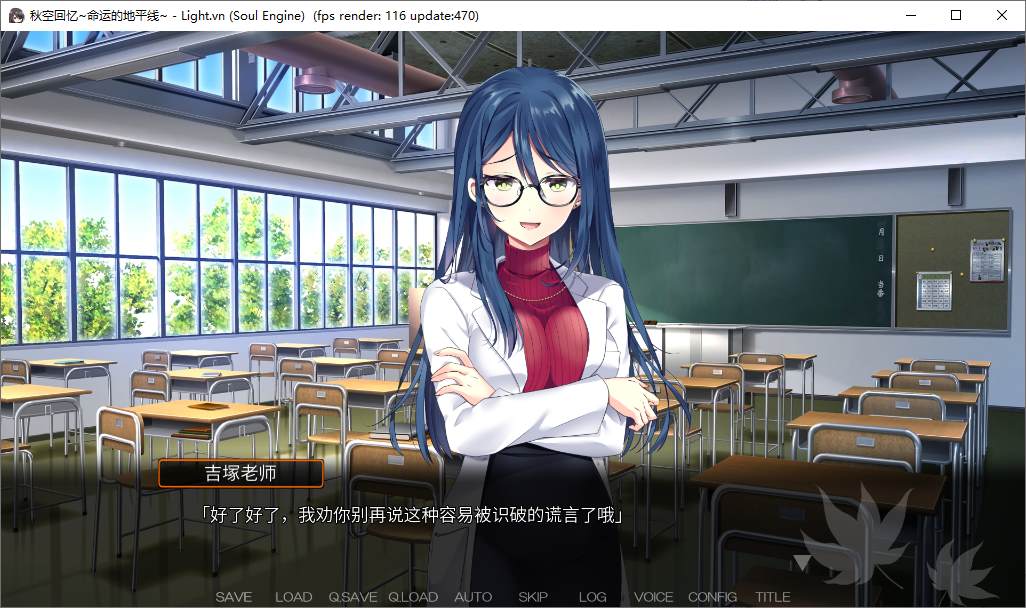
Task: Return to the TITLE screen
Action: 773,597
